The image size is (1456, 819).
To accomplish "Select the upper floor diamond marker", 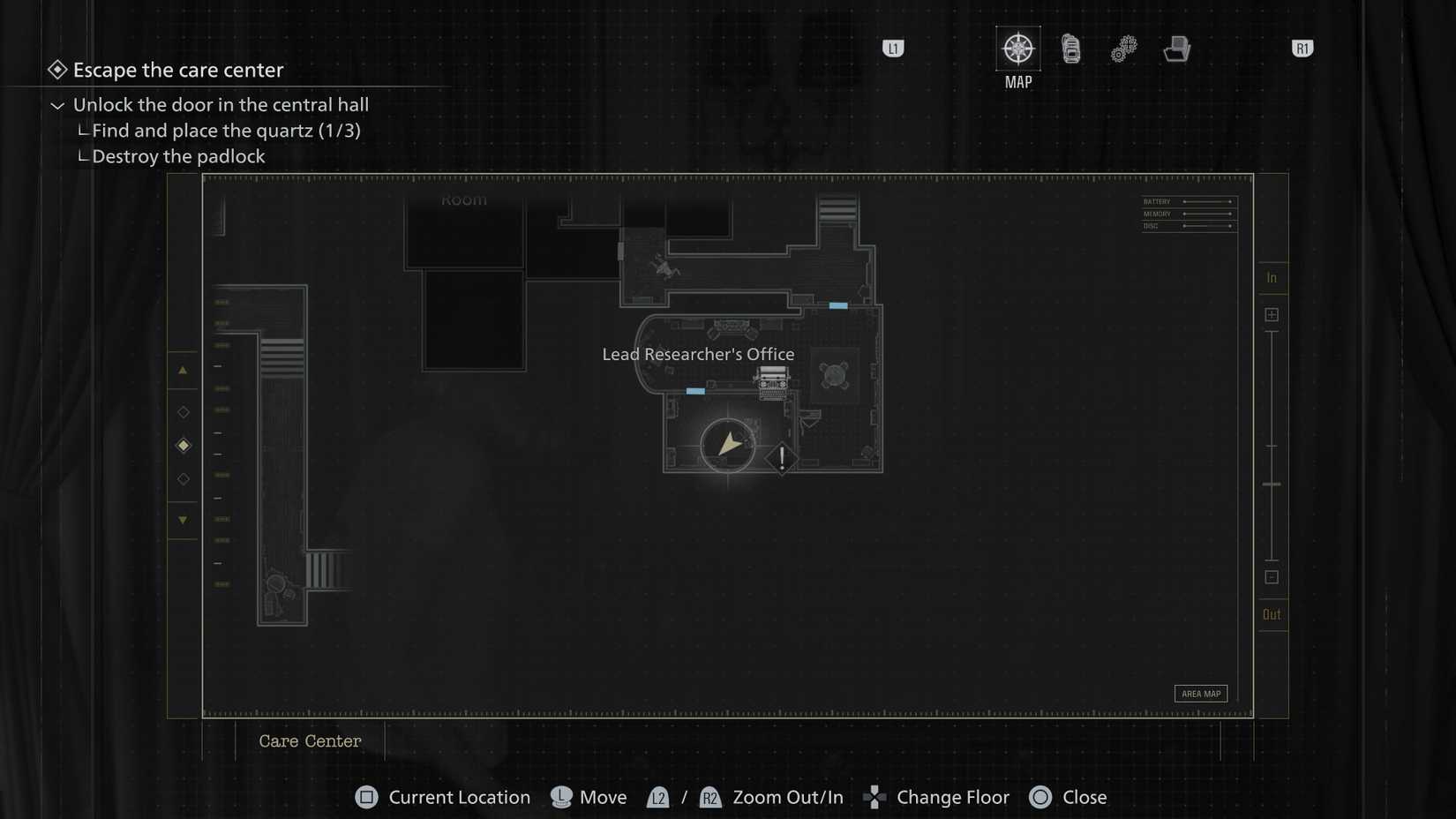I will tap(183, 411).
